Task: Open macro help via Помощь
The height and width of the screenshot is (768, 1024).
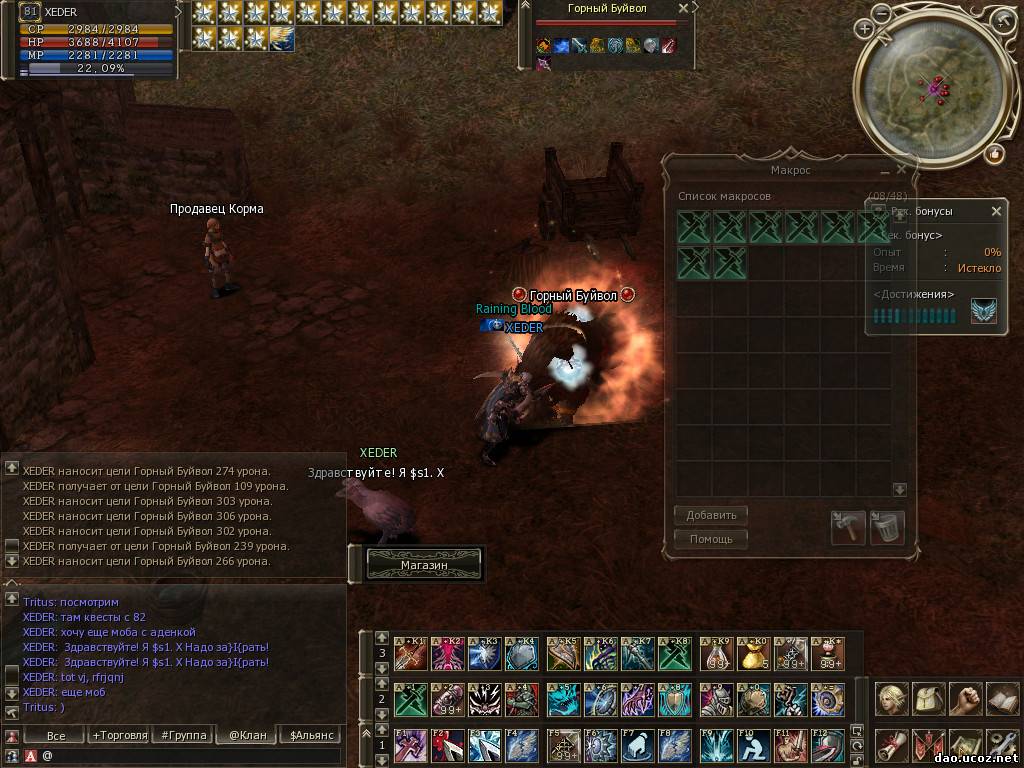Action: tap(711, 540)
